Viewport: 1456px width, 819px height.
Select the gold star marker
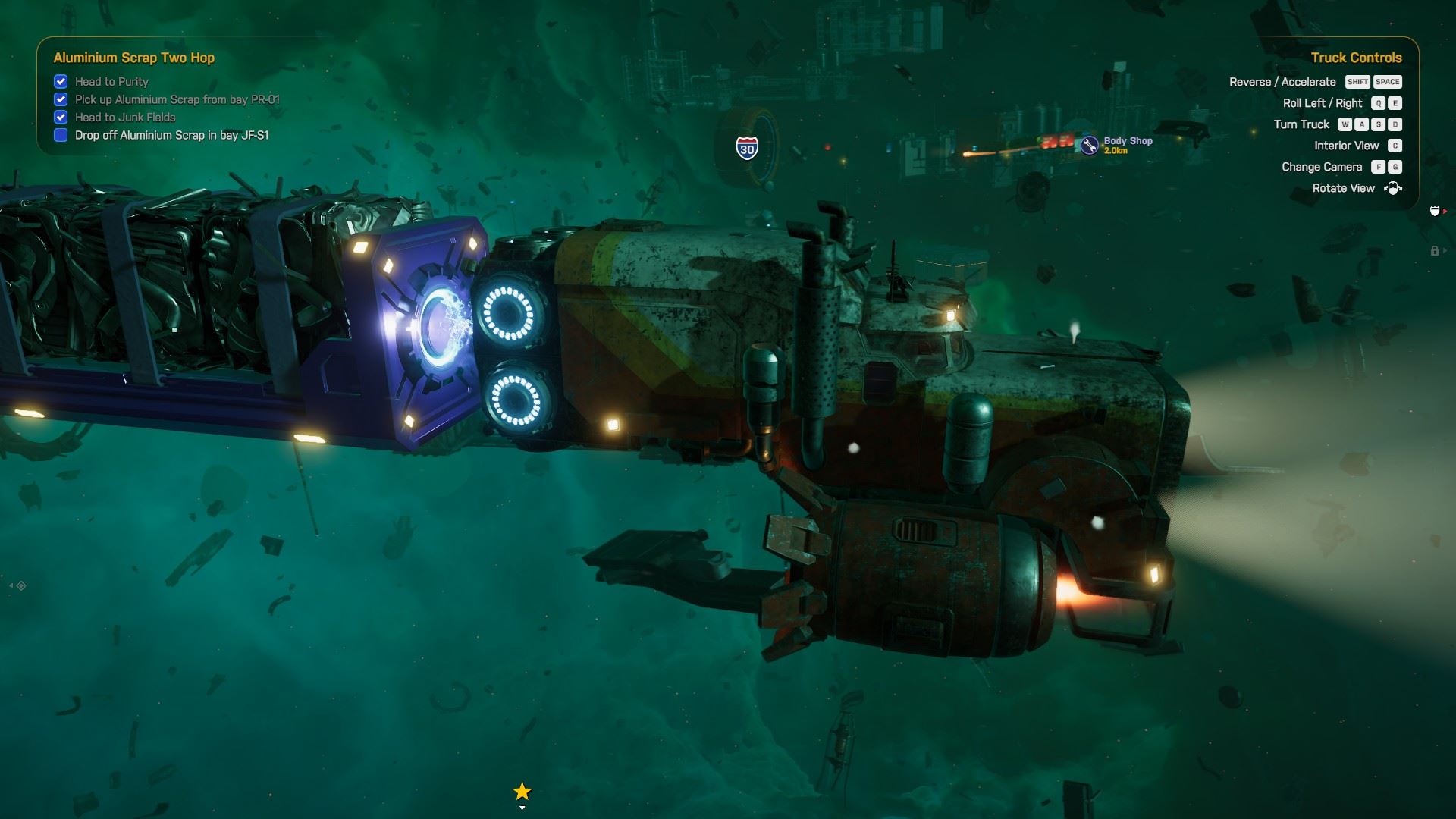click(522, 792)
